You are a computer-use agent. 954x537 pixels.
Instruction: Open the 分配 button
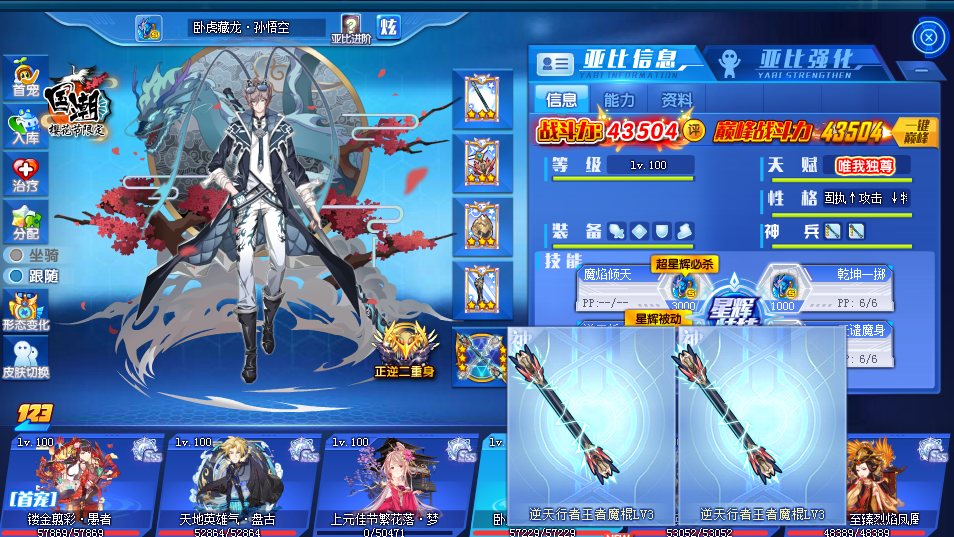pos(25,223)
